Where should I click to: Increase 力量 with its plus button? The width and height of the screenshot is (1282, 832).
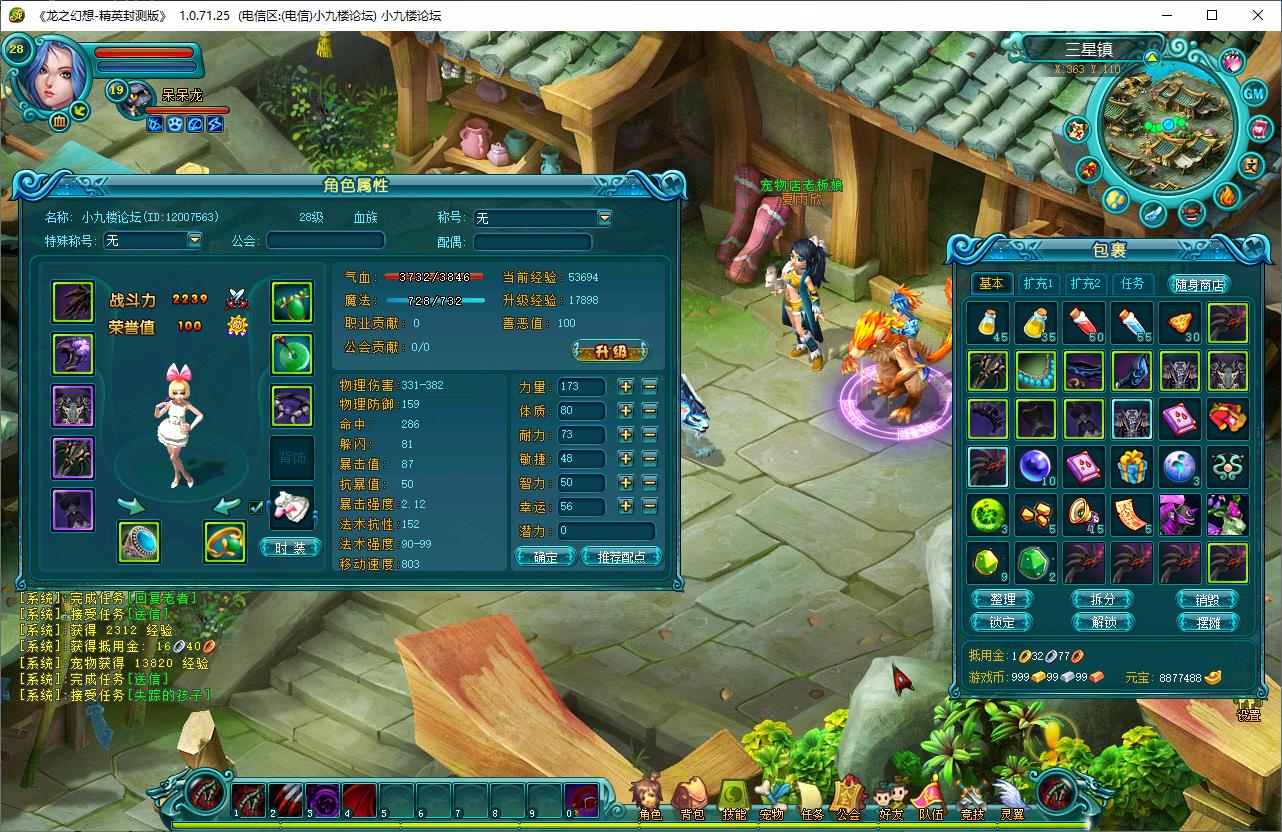pos(626,386)
